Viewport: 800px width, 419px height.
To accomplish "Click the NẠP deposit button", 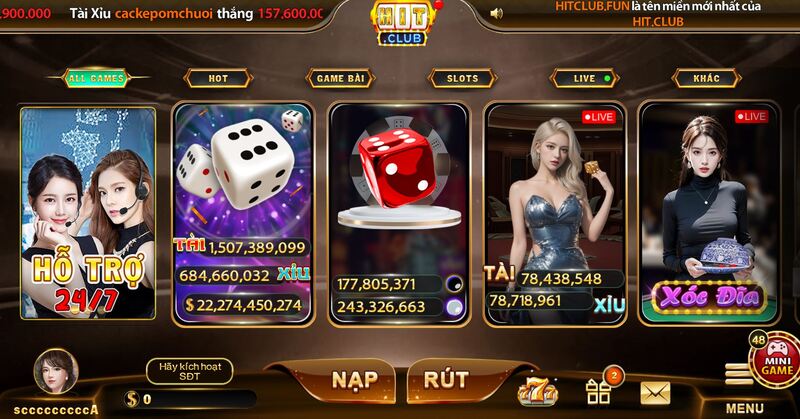I will 354,380.
